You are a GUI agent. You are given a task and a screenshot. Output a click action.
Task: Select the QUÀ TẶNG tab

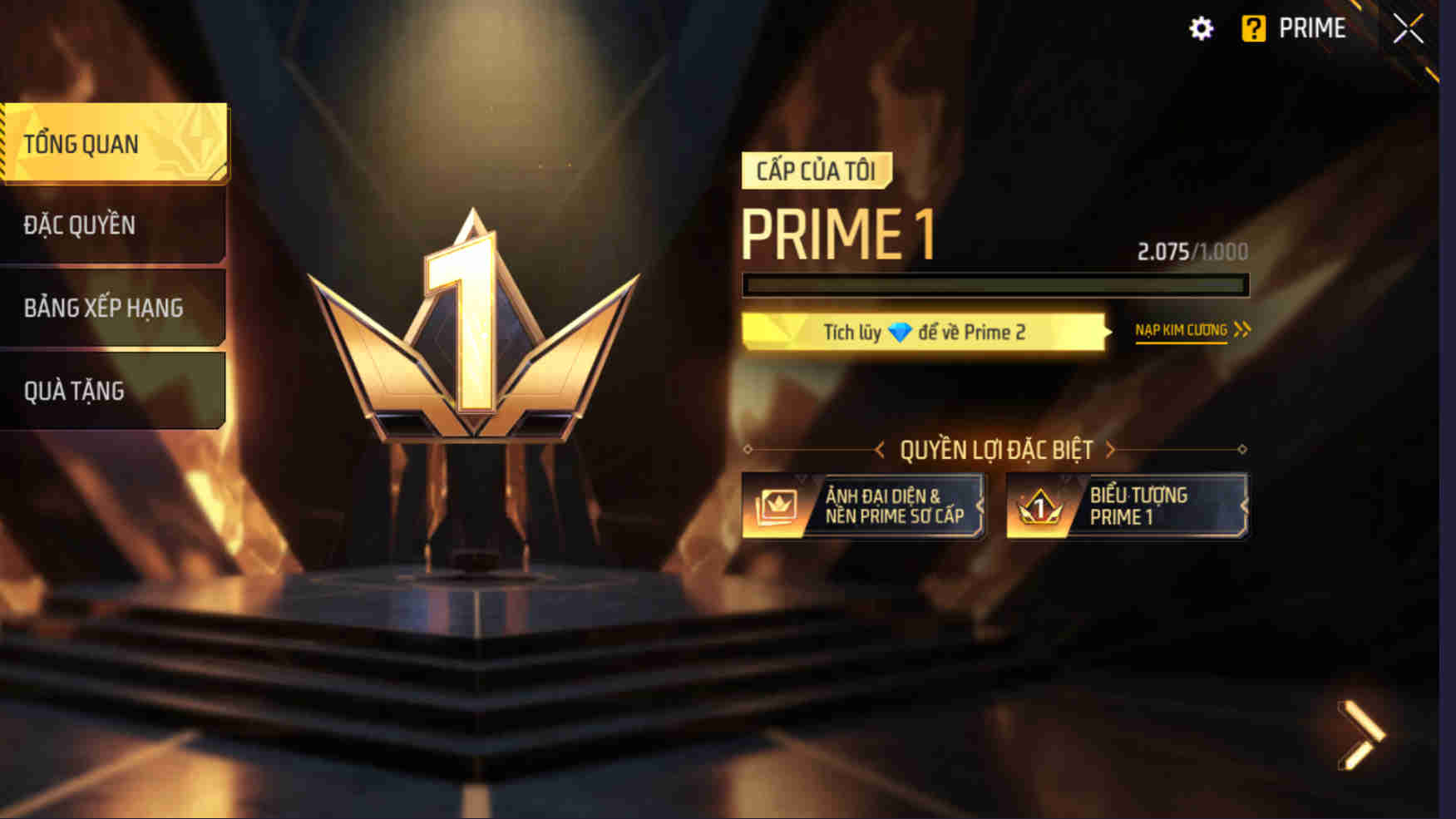coord(75,389)
